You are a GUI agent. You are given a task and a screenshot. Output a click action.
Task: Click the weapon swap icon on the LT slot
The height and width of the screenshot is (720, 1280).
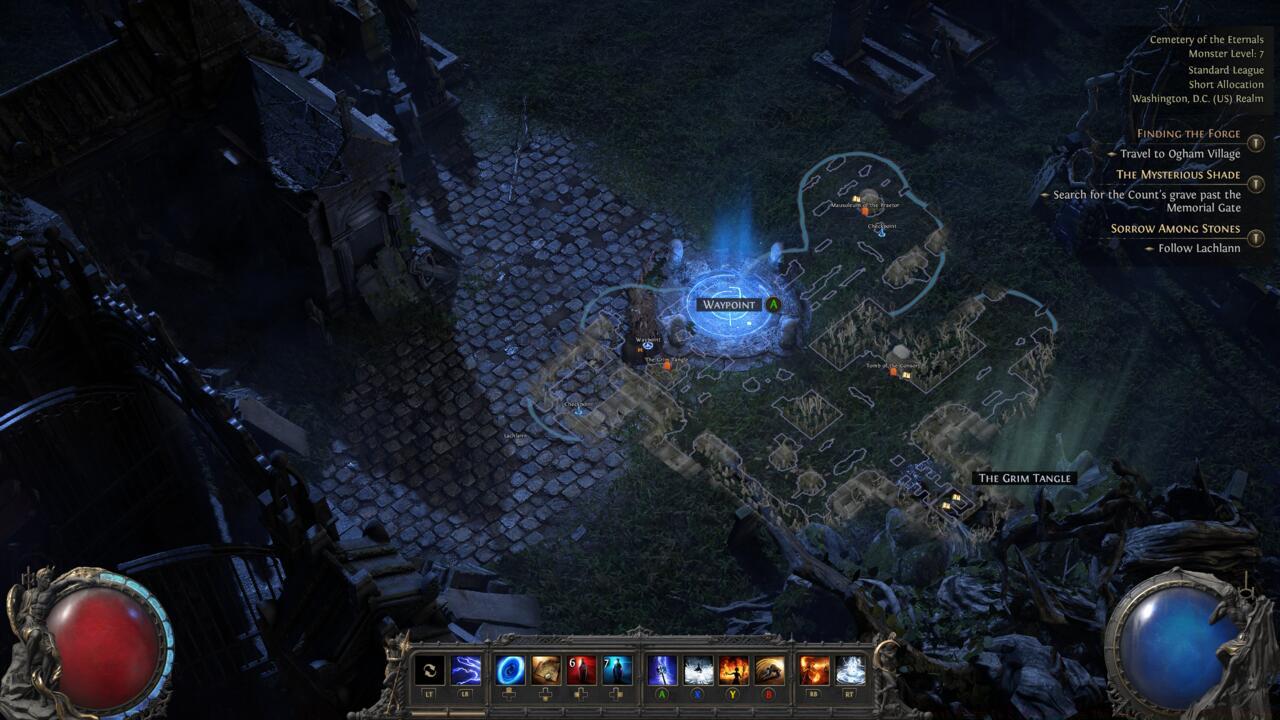pos(428,669)
